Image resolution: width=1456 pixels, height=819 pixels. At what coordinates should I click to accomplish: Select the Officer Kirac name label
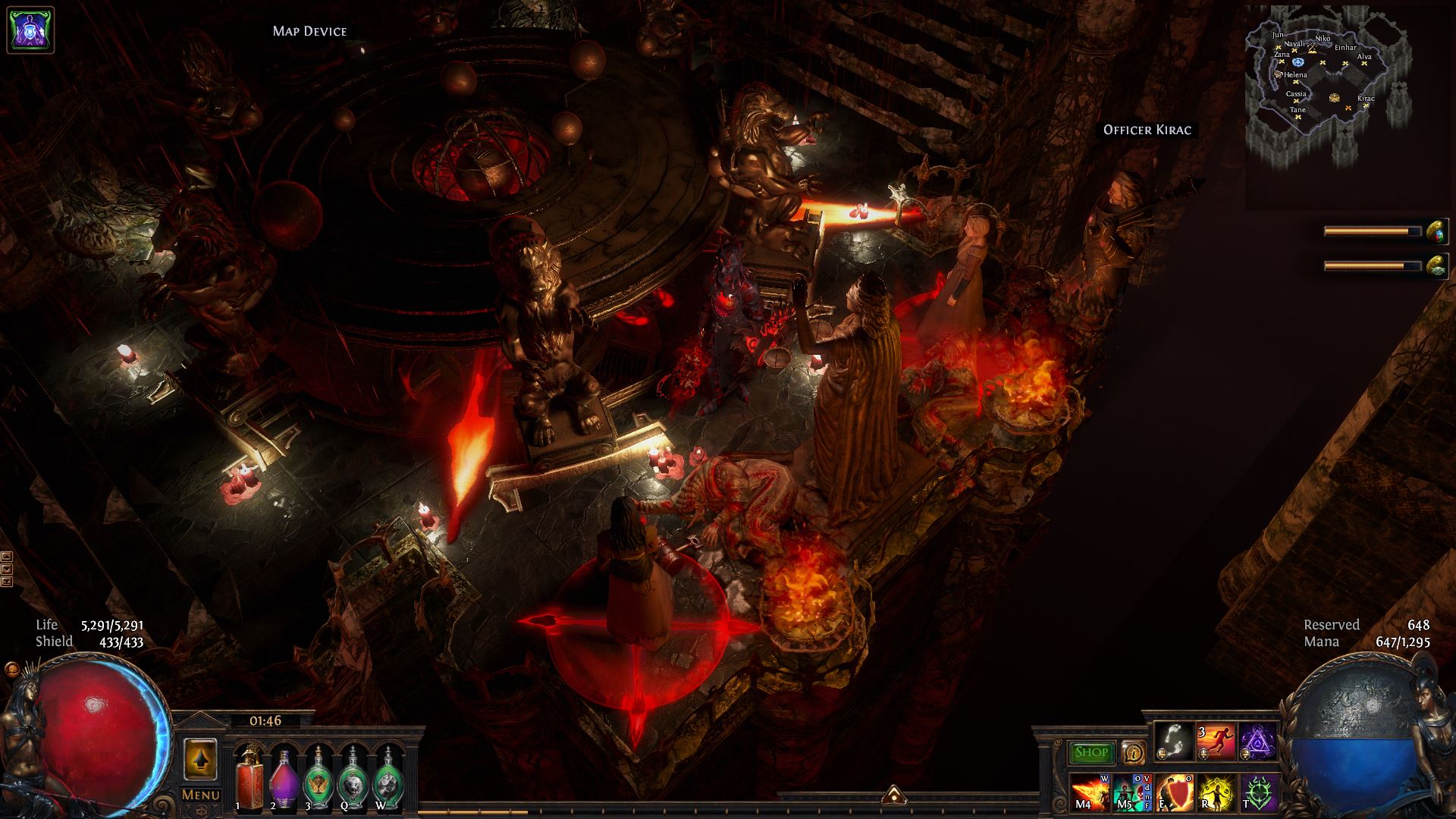(1147, 130)
